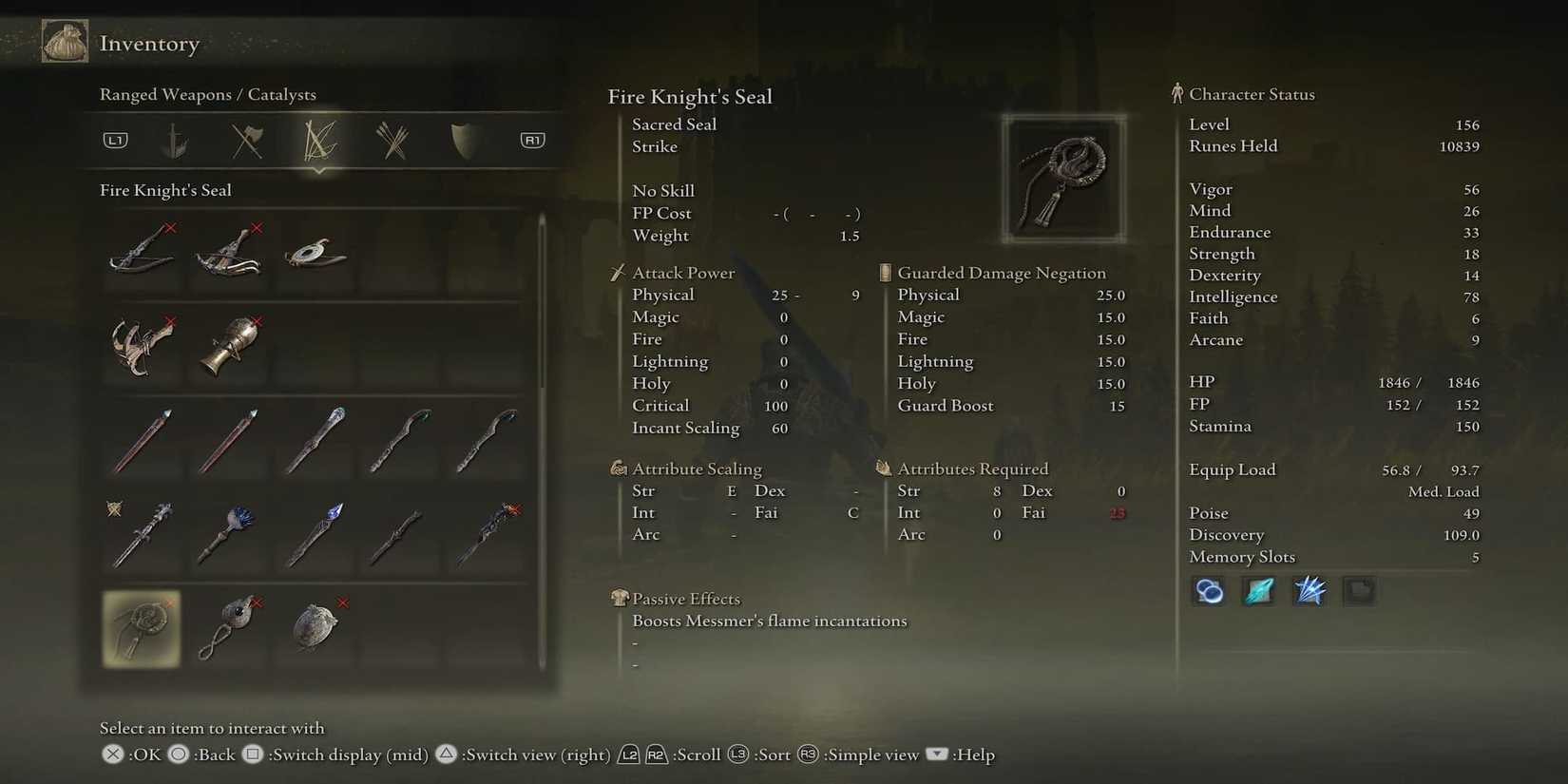Select the blue shards memory slot icon

[x=1310, y=590]
